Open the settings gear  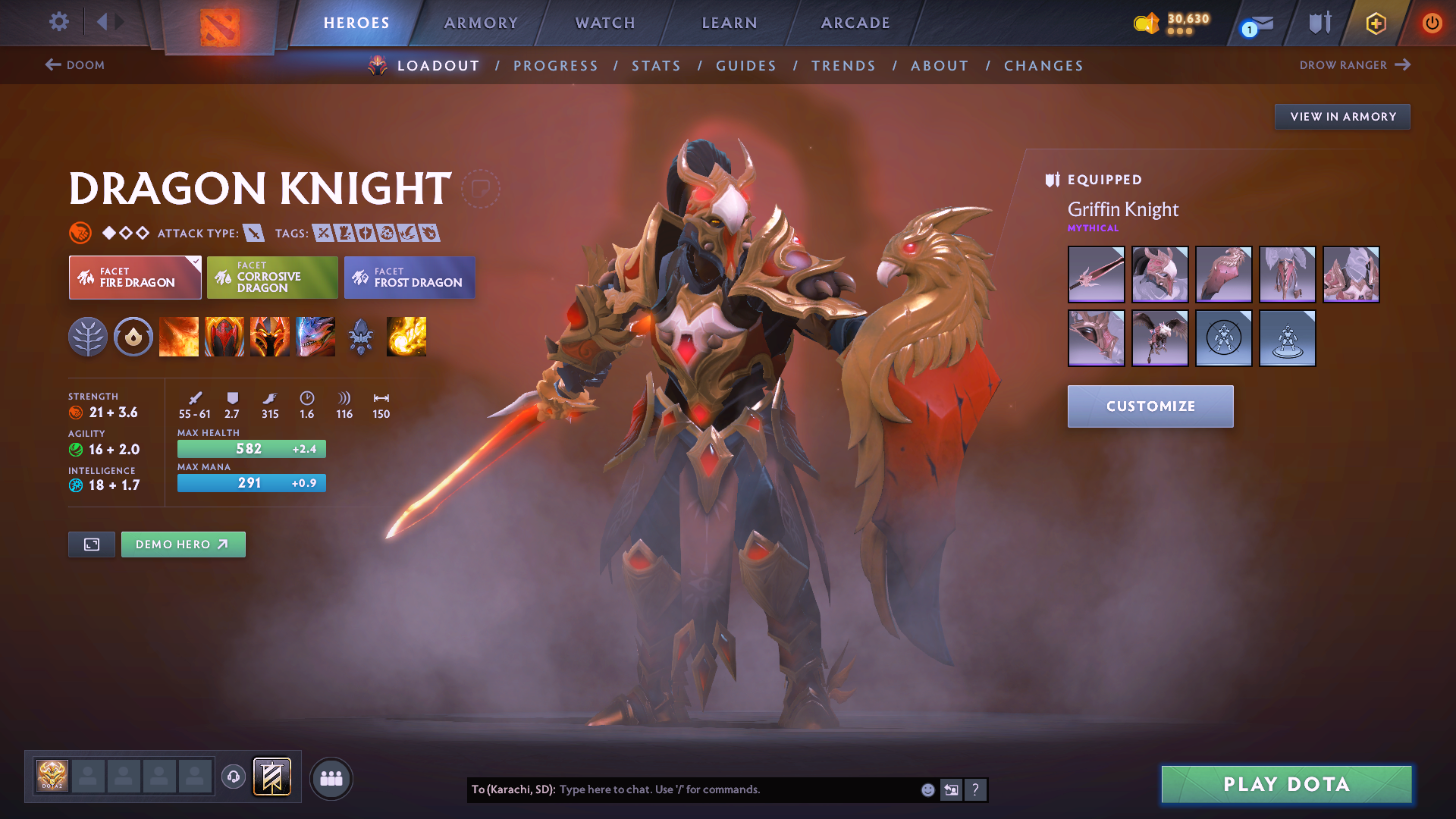[58, 23]
